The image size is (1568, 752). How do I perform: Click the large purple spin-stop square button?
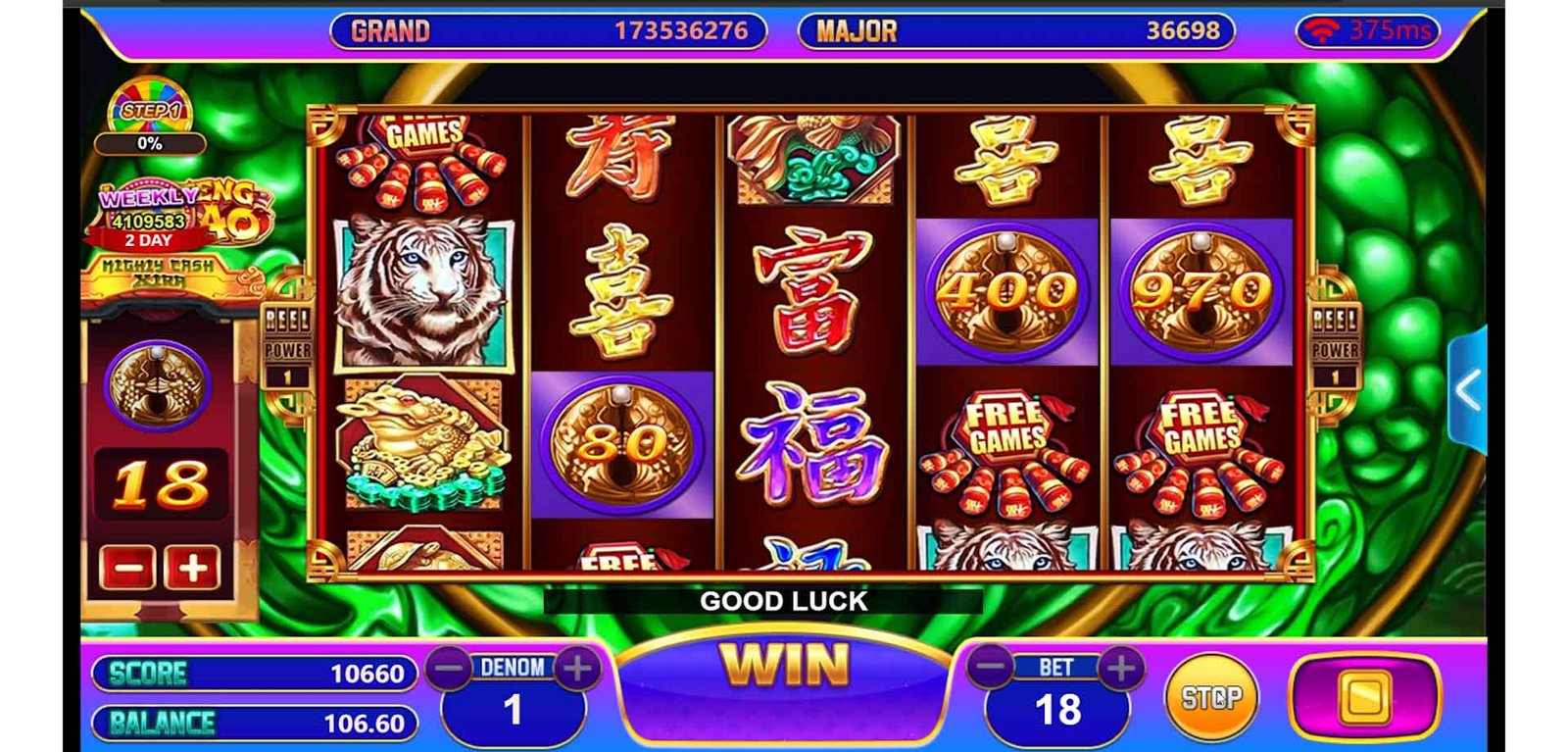[x=1364, y=697]
